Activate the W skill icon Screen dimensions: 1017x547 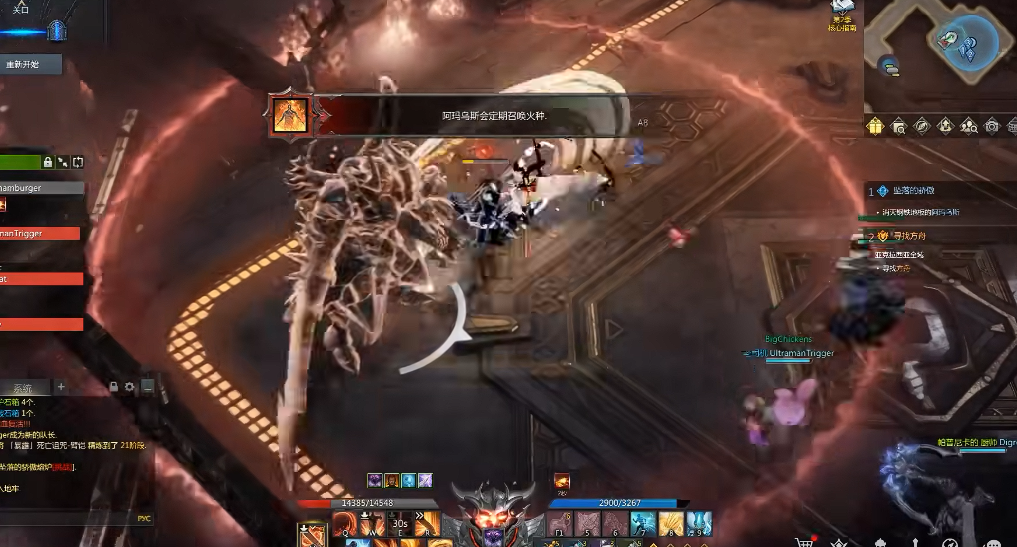point(371,523)
